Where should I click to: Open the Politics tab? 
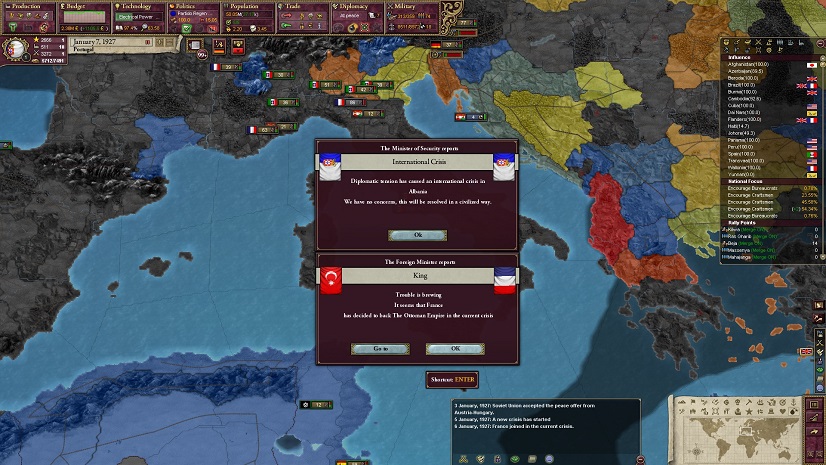point(193,6)
